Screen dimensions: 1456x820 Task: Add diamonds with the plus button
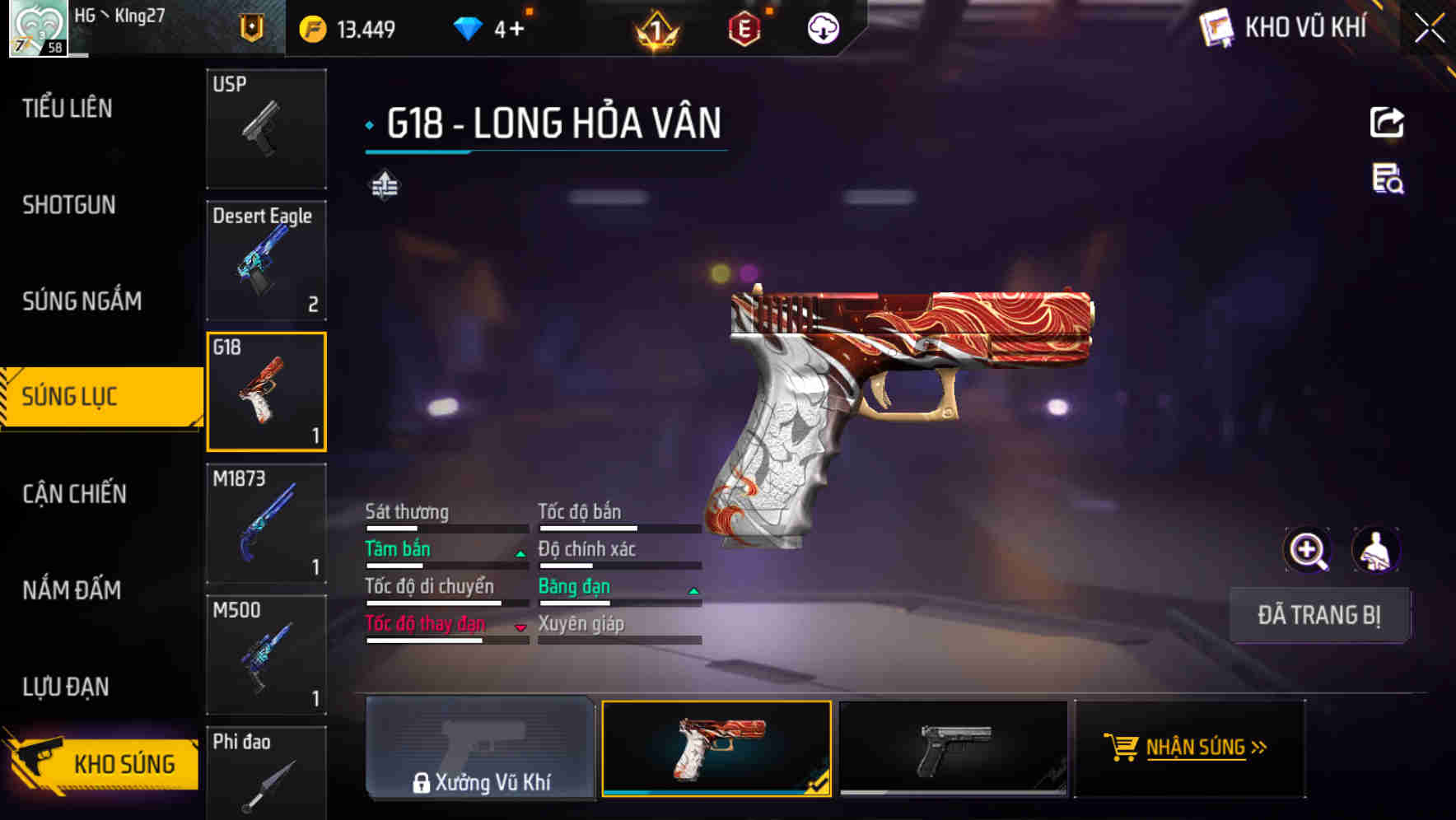coord(516,30)
